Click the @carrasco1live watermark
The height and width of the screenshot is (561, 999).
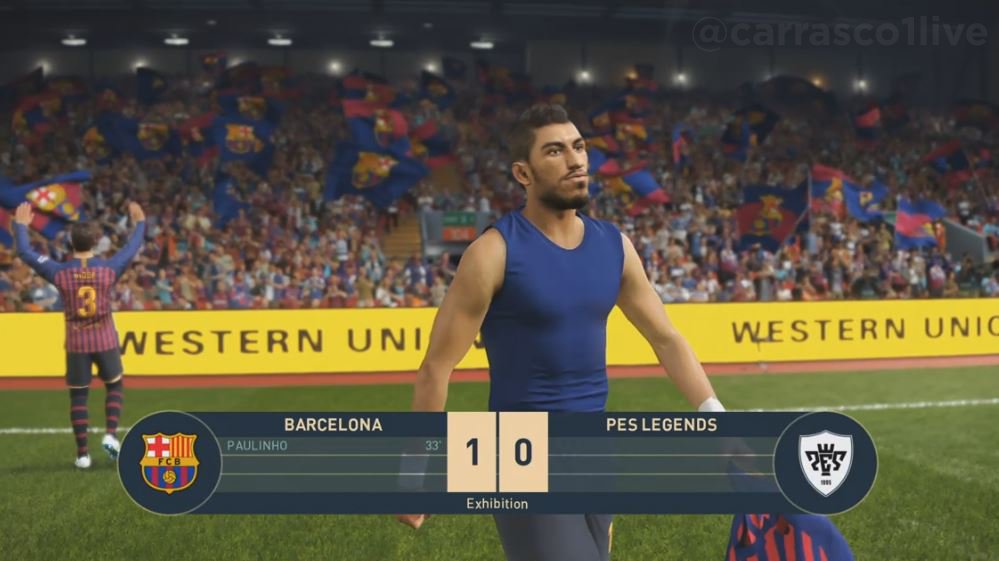(840, 32)
